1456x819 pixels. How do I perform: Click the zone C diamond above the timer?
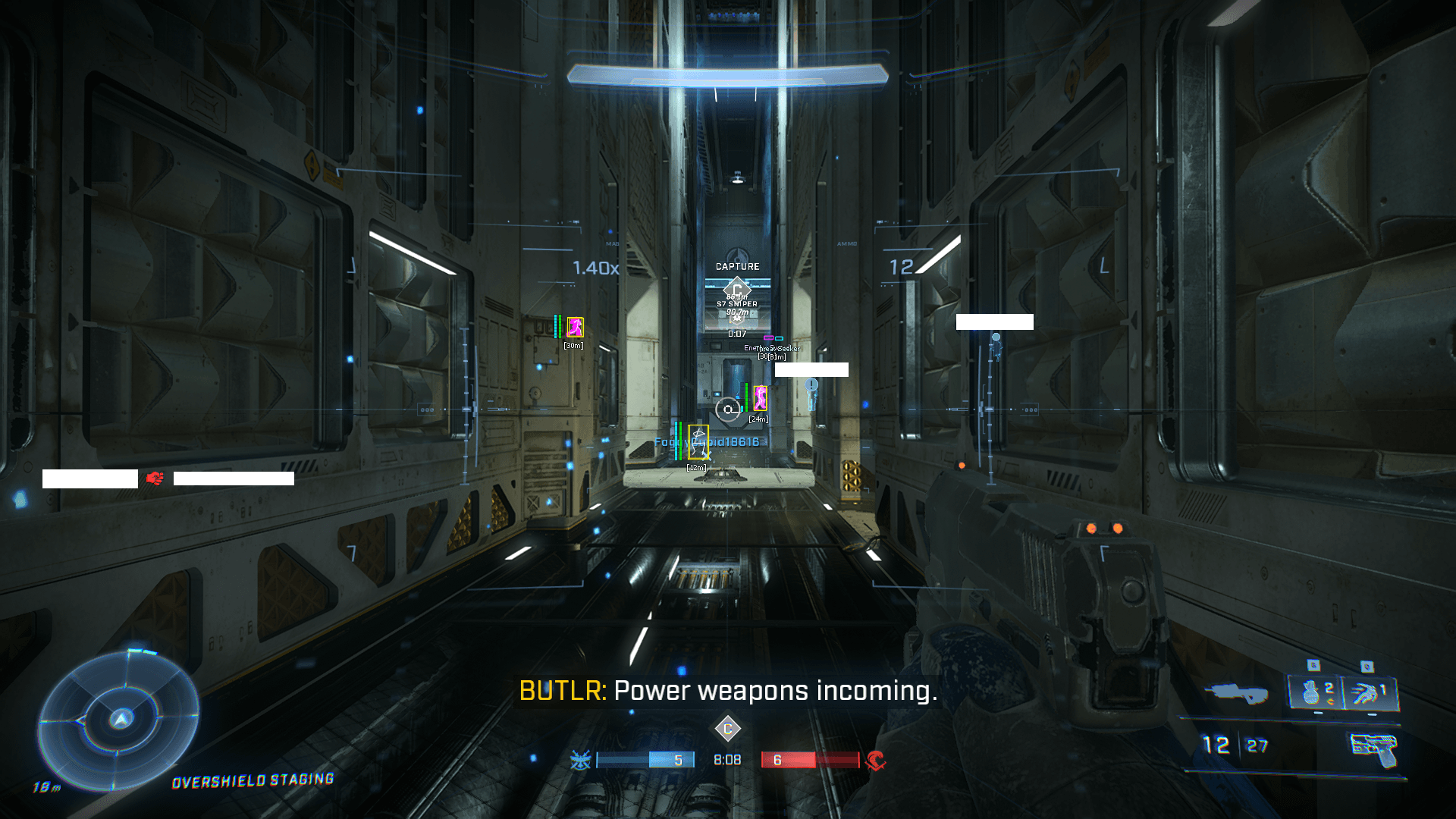pos(727,729)
